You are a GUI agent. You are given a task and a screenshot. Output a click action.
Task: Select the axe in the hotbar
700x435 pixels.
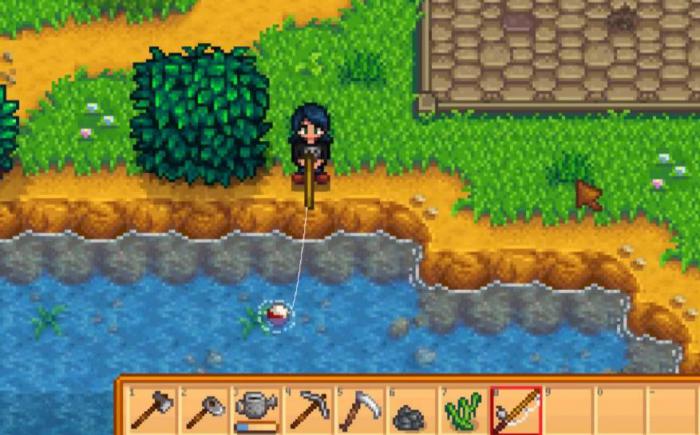(153, 410)
